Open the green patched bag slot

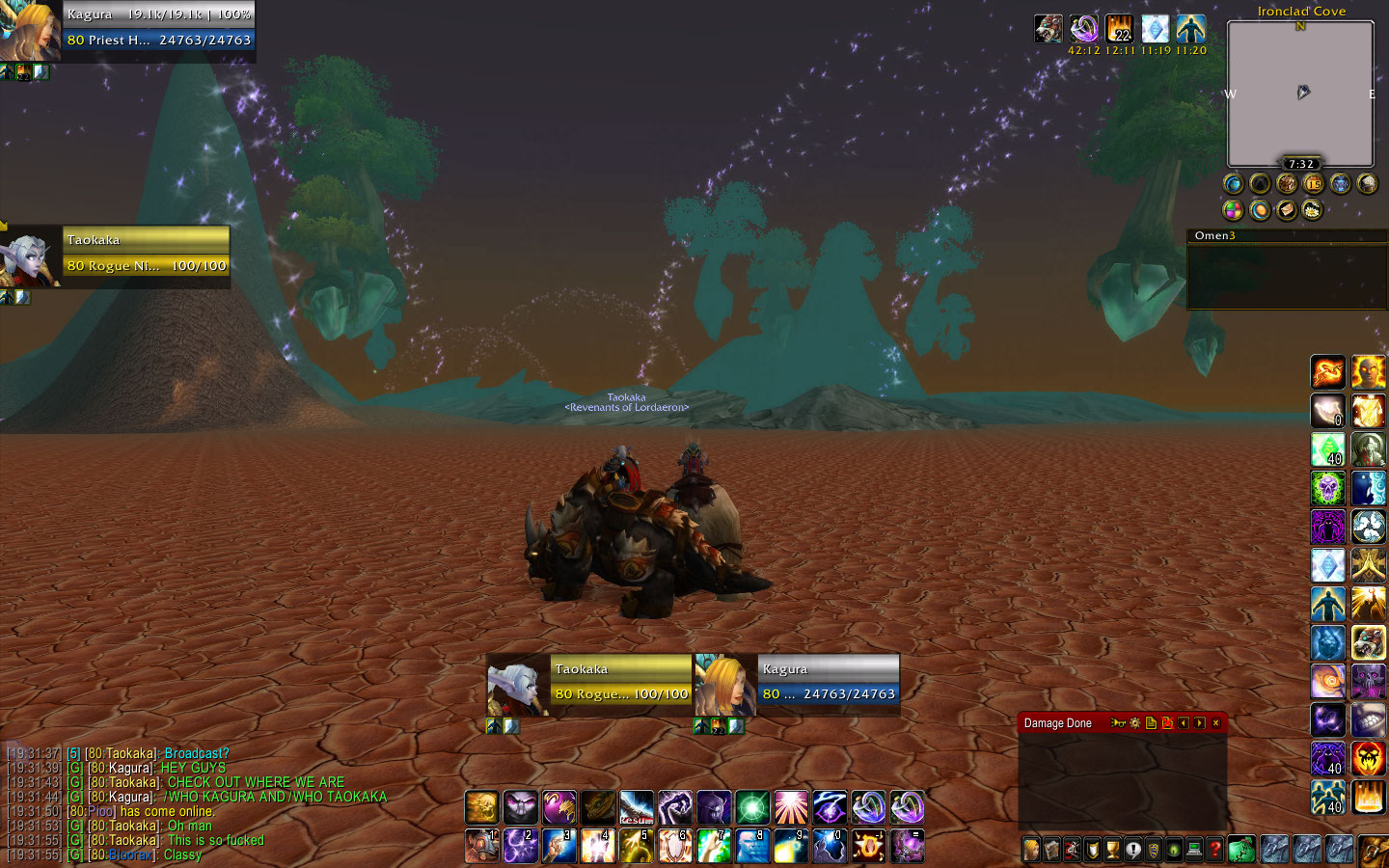pyautogui.click(x=1241, y=850)
